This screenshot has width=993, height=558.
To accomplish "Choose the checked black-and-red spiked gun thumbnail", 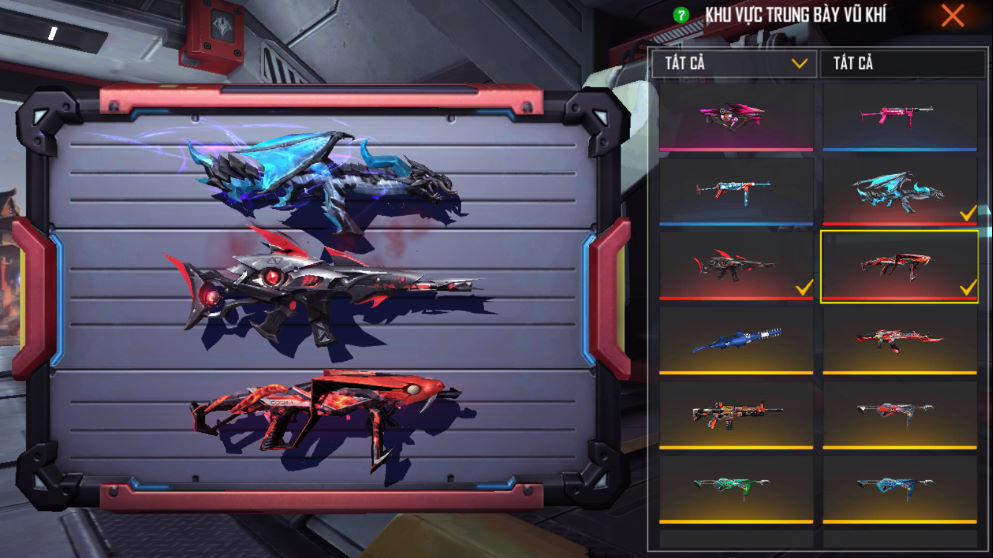I will (734, 264).
